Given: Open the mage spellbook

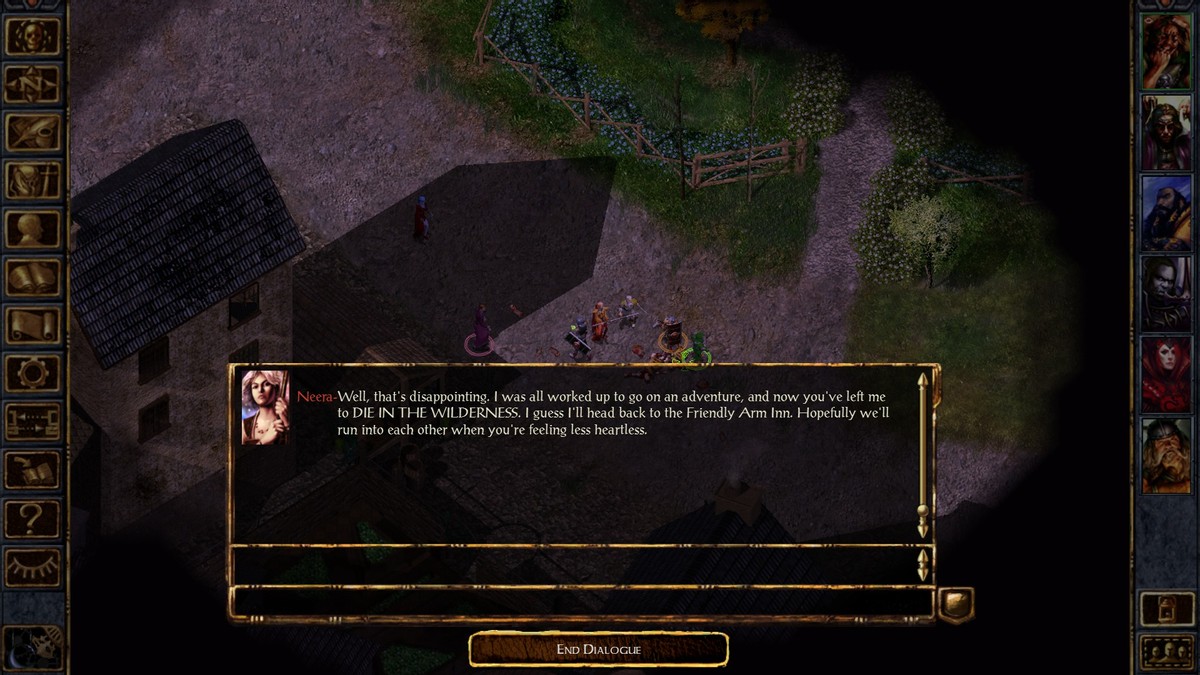Looking at the screenshot, I should 32,277.
